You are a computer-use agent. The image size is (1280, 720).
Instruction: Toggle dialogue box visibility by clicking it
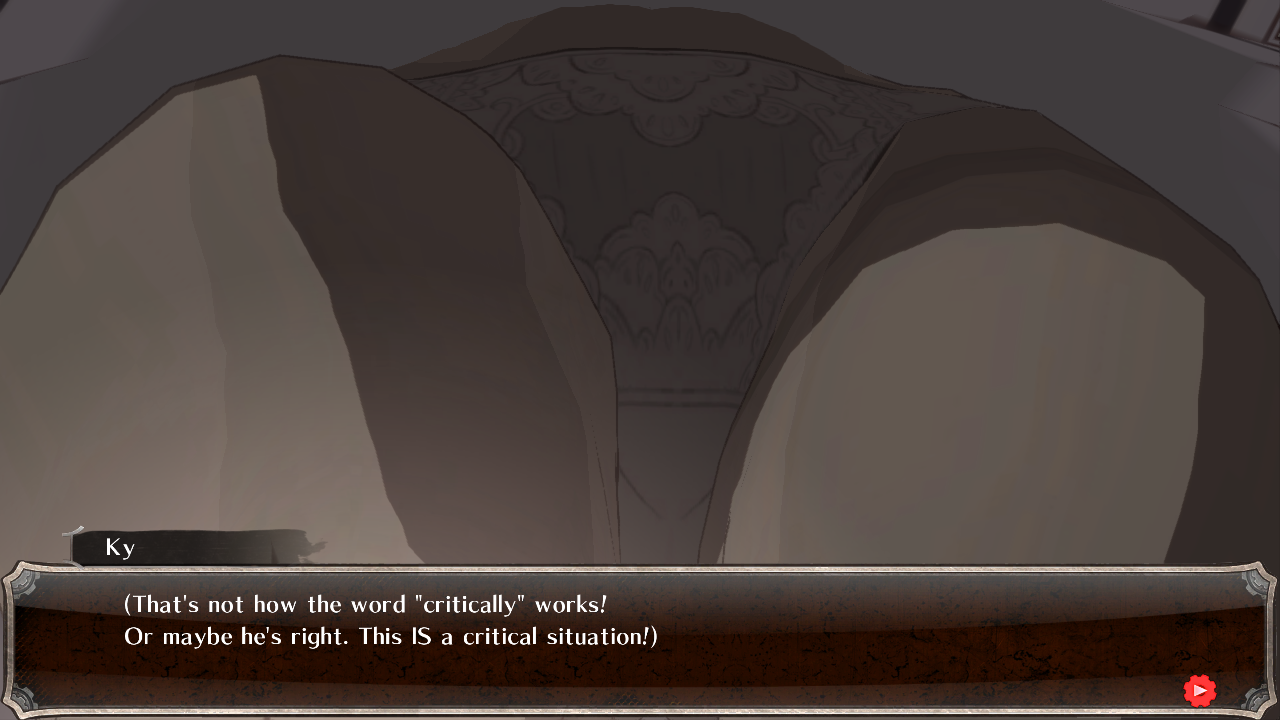click(640, 640)
